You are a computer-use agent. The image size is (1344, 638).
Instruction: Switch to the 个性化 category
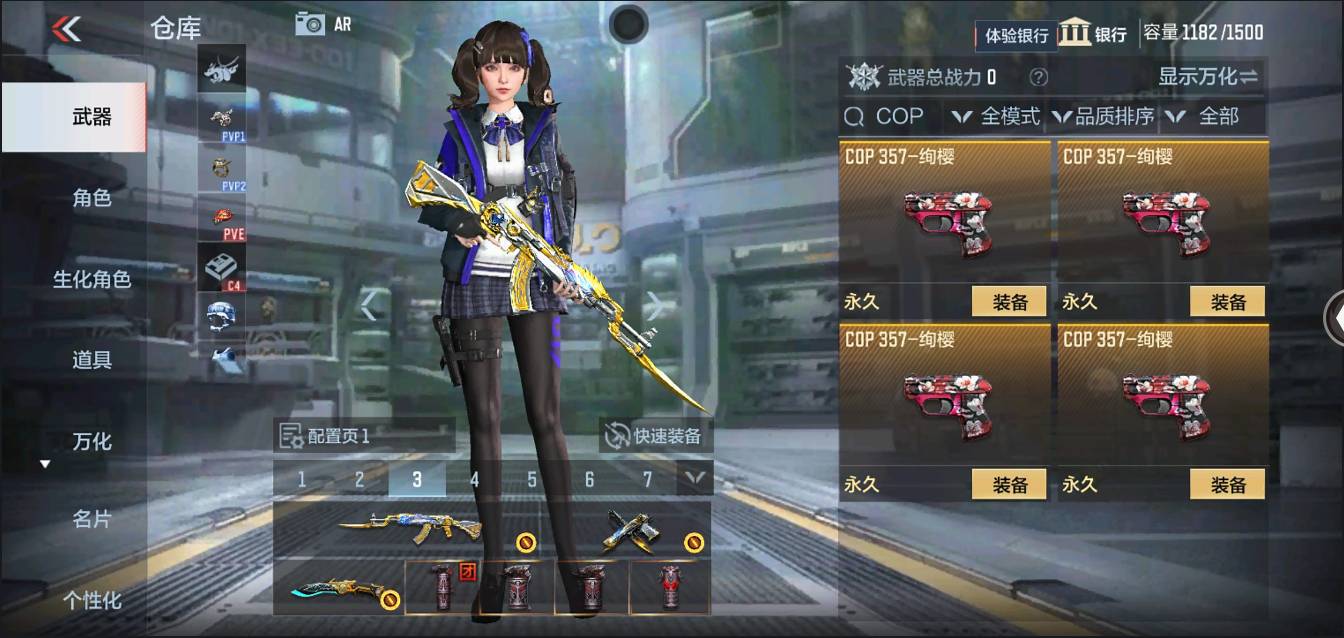tap(91, 600)
